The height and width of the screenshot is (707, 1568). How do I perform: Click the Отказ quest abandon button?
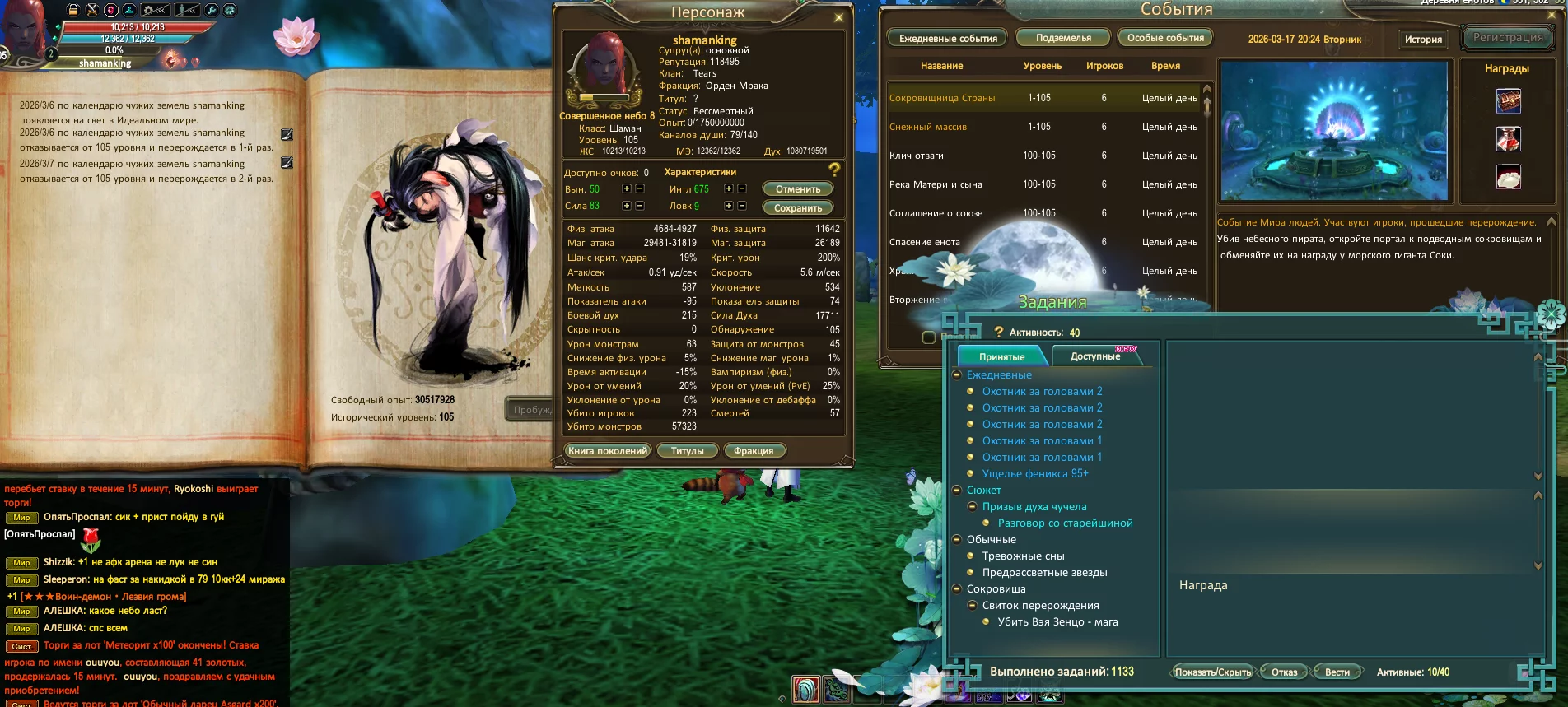pyautogui.click(x=1284, y=672)
